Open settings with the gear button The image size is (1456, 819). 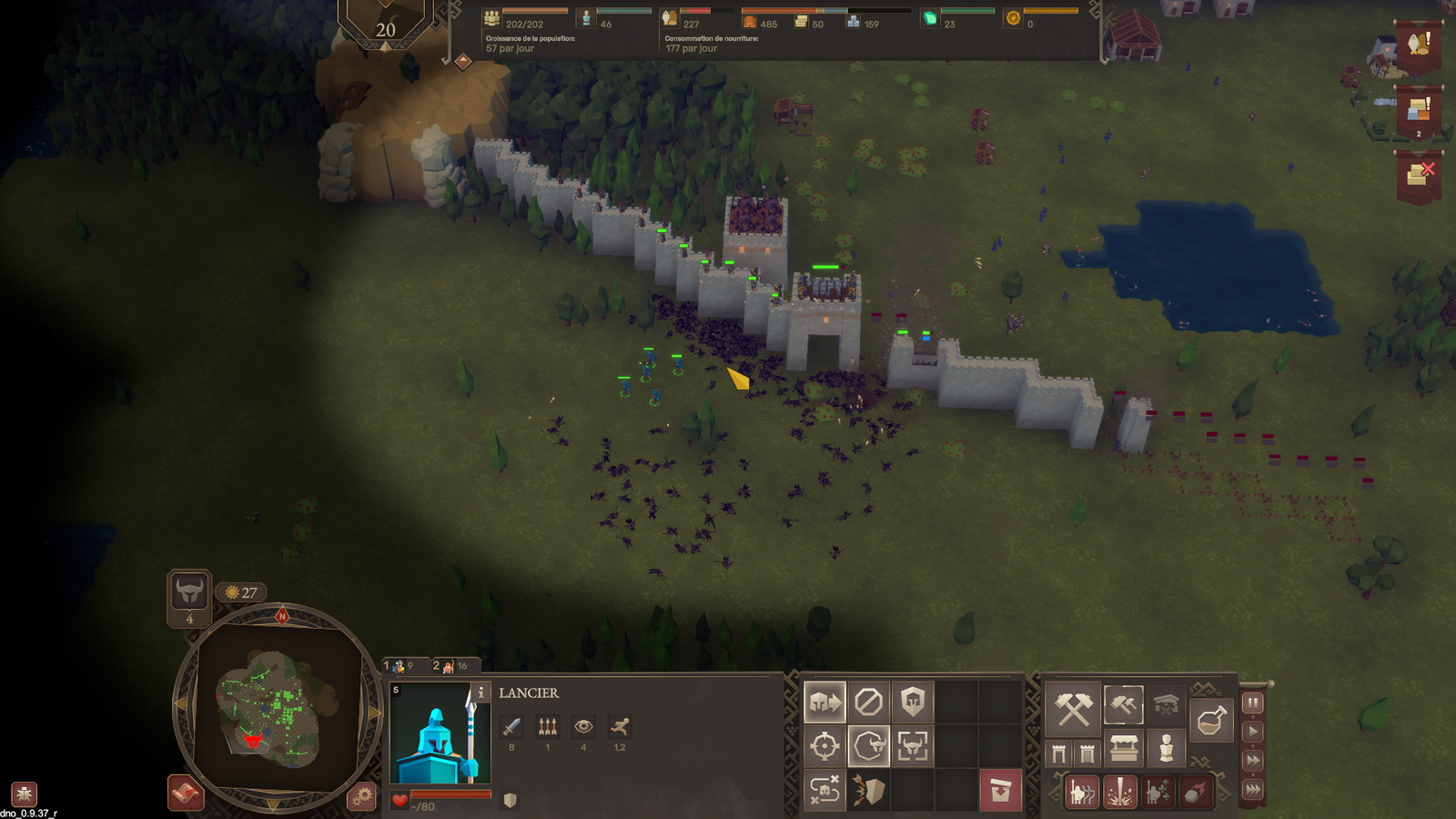[x=362, y=796]
